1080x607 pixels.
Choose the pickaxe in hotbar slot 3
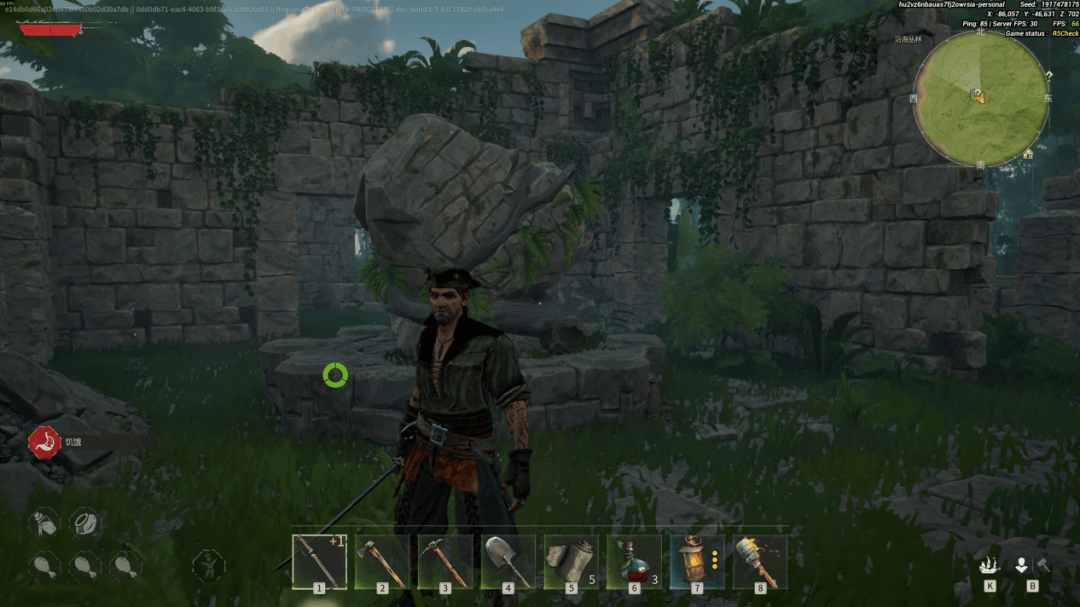pyautogui.click(x=445, y=561)
